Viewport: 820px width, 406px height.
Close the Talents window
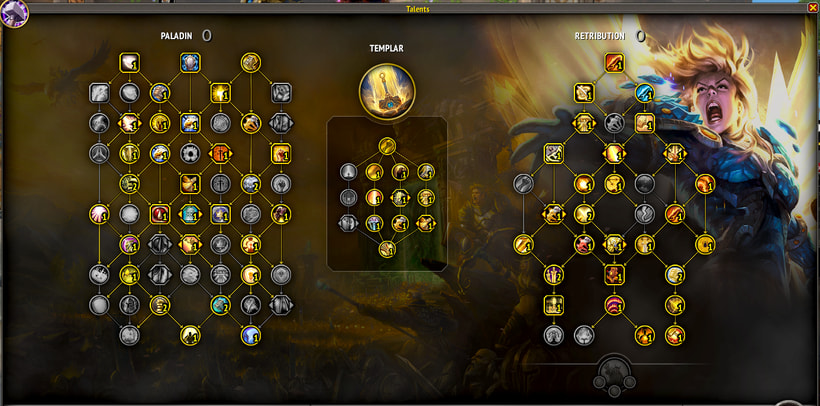click(812, 8)
